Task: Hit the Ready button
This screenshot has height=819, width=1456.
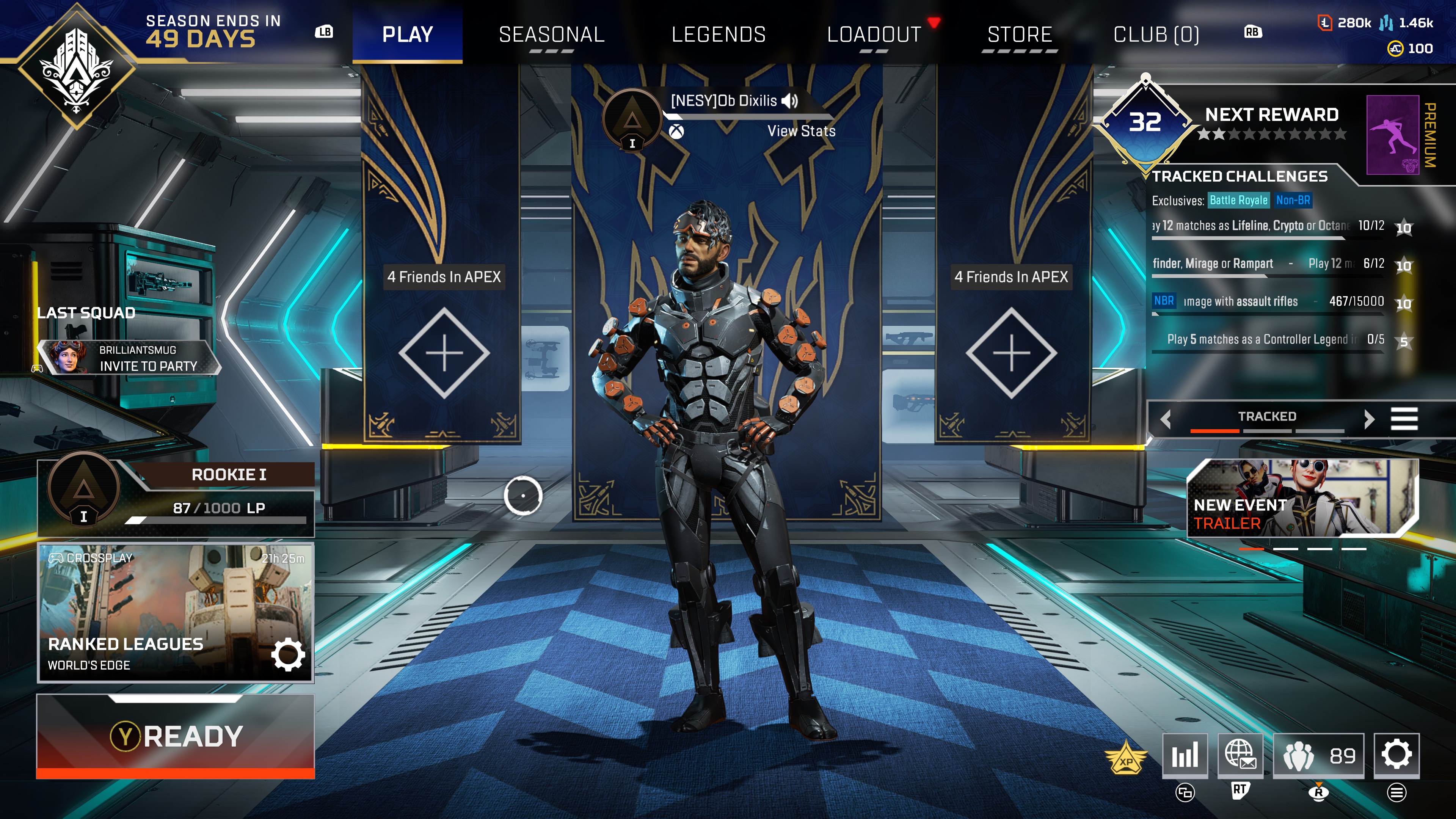Action: [x=176, y=736]
